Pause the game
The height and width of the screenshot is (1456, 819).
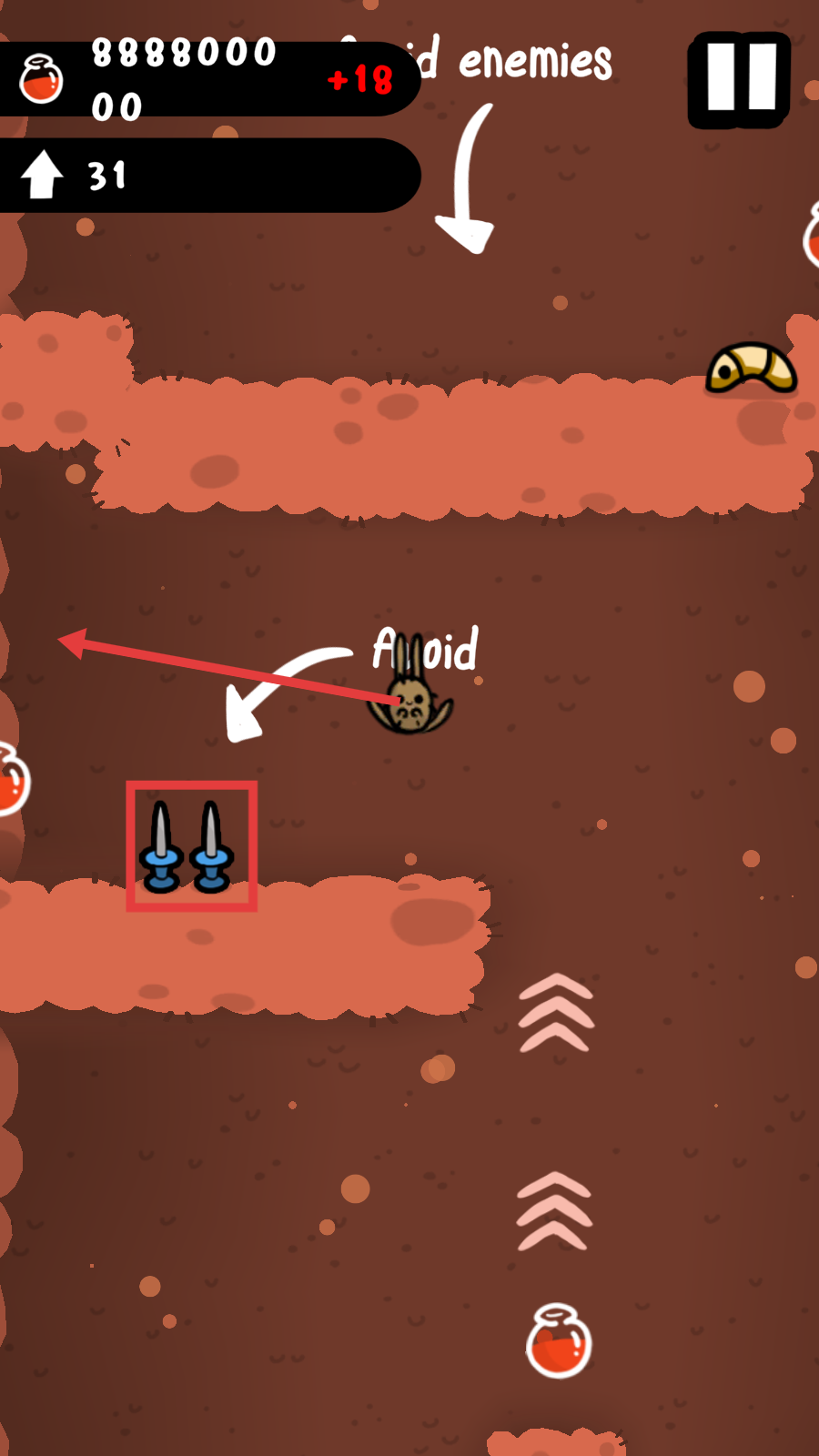coord(739,79)
